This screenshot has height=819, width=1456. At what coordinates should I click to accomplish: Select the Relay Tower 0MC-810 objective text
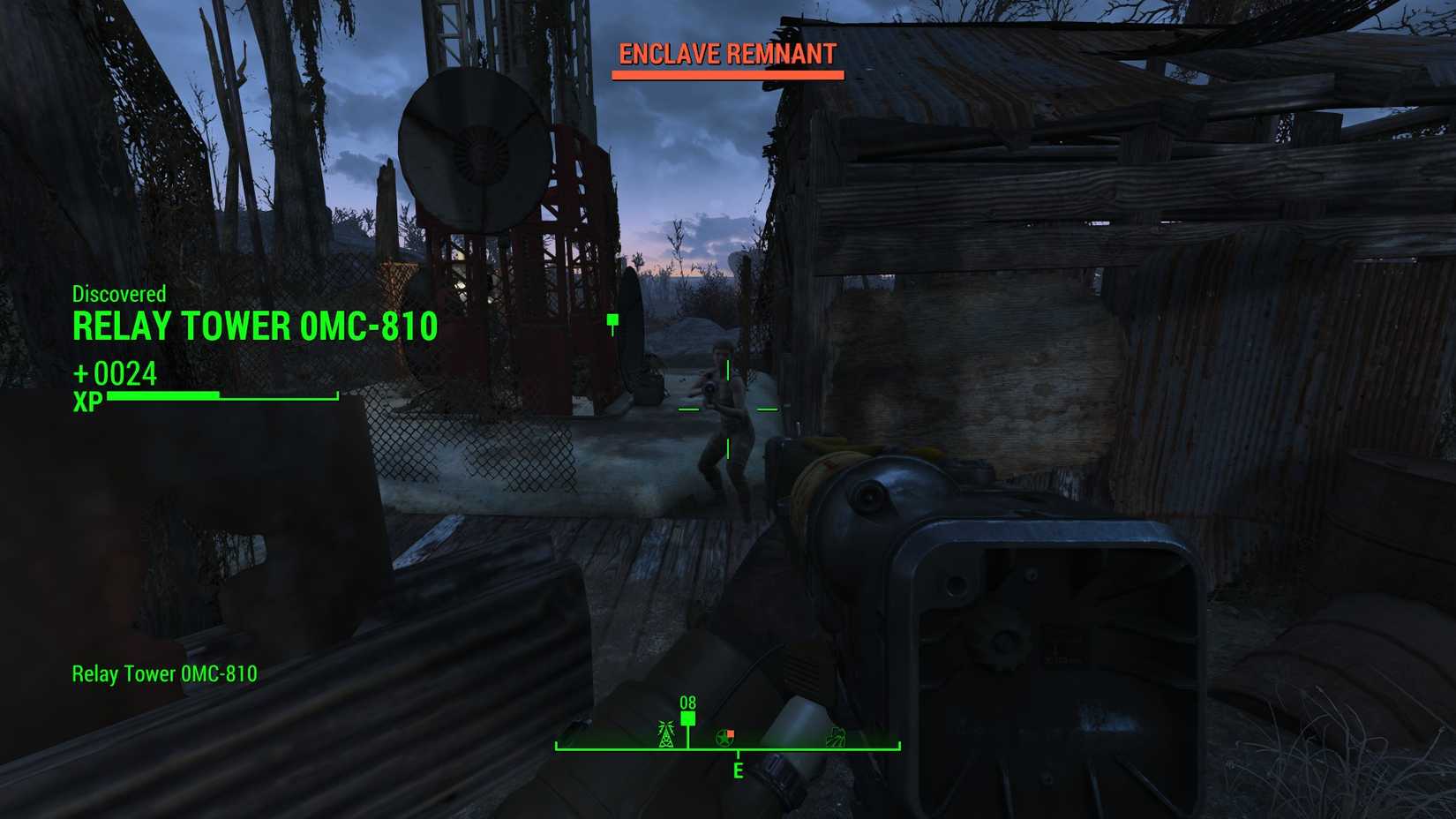tap(162, 673)
